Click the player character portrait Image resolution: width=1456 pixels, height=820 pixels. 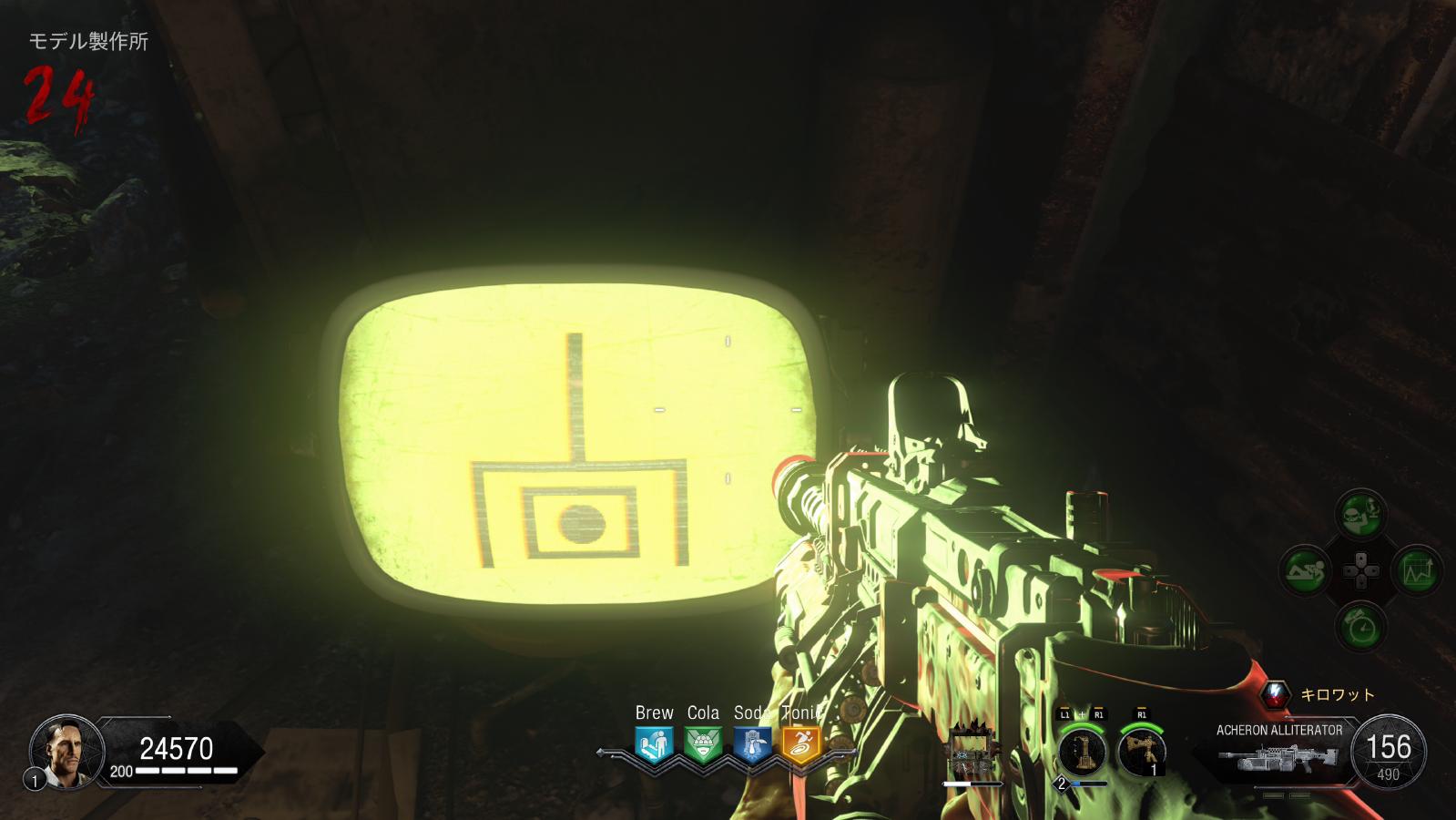[62, 751]
